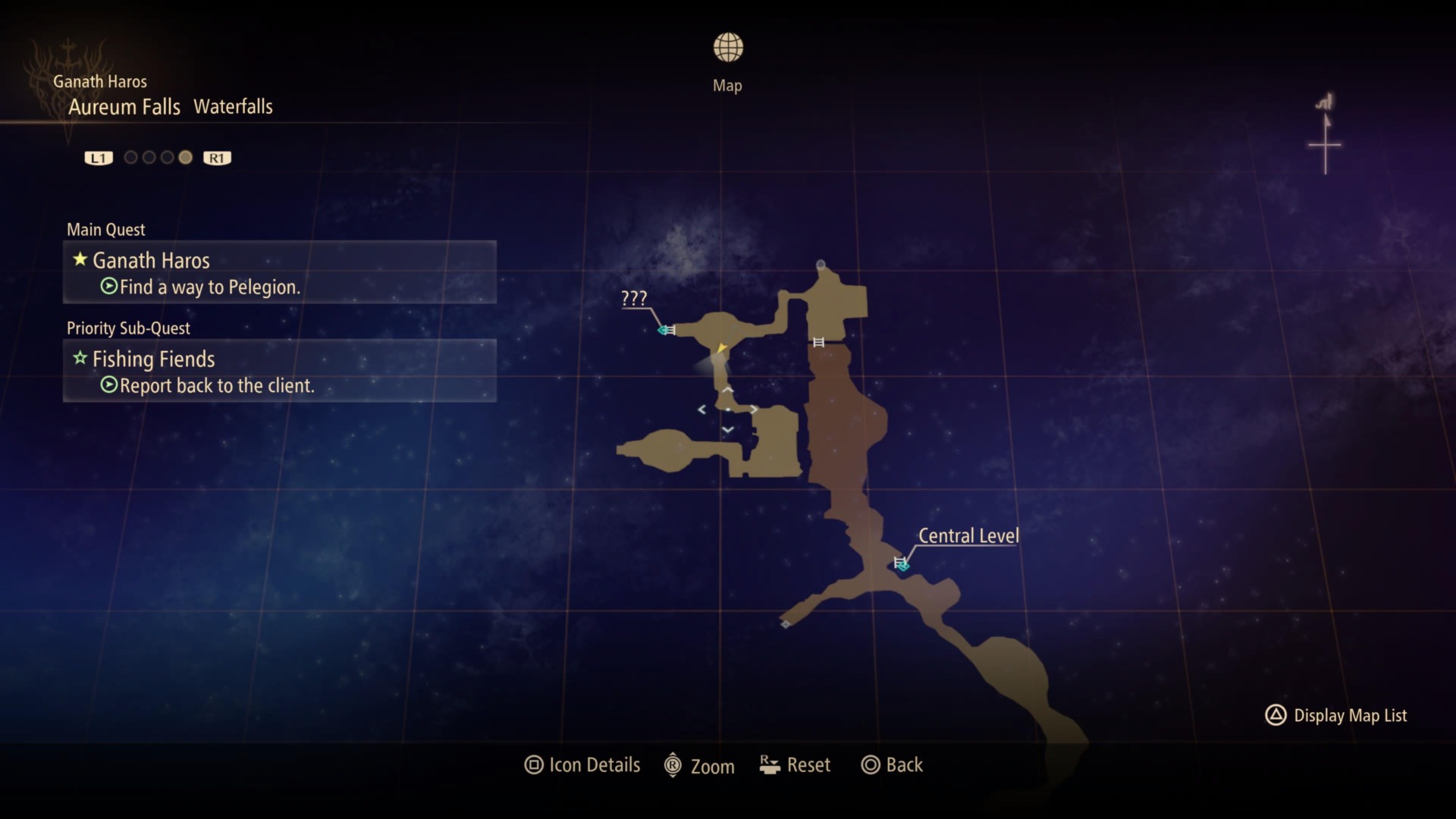1456x819 pixels.
Task: Open Display Map List
Action: [x=1337, y=715]
